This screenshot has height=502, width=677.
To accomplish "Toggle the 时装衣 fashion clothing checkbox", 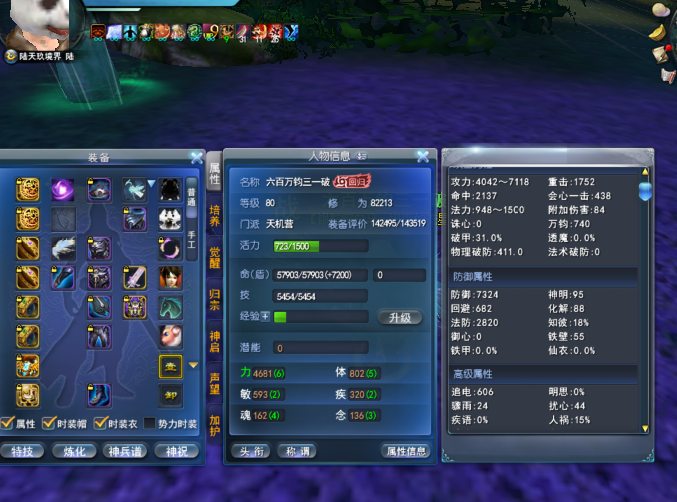I will [102, 424].
